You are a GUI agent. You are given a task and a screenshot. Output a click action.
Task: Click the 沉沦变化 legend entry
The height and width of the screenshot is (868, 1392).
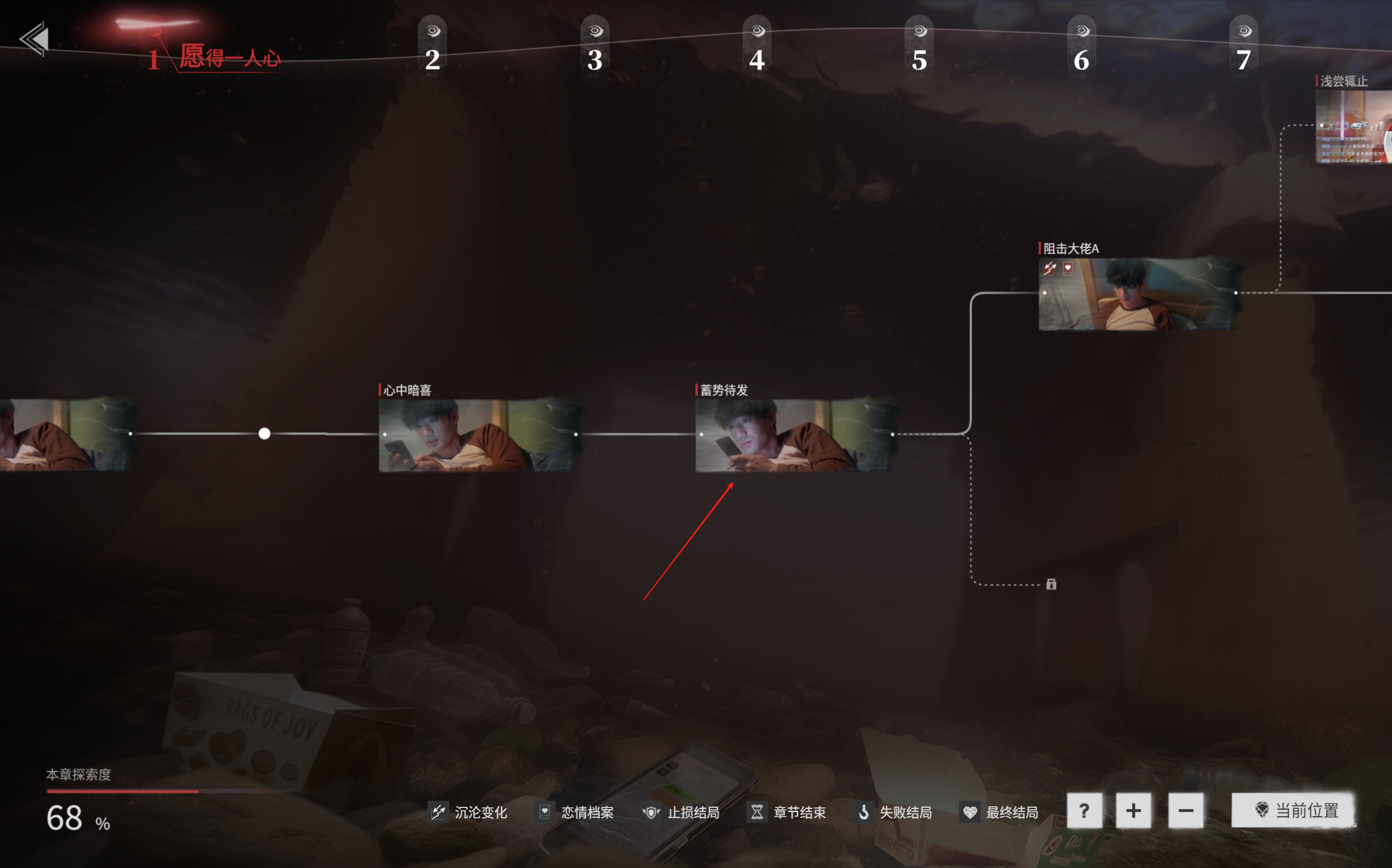point(469,812)
